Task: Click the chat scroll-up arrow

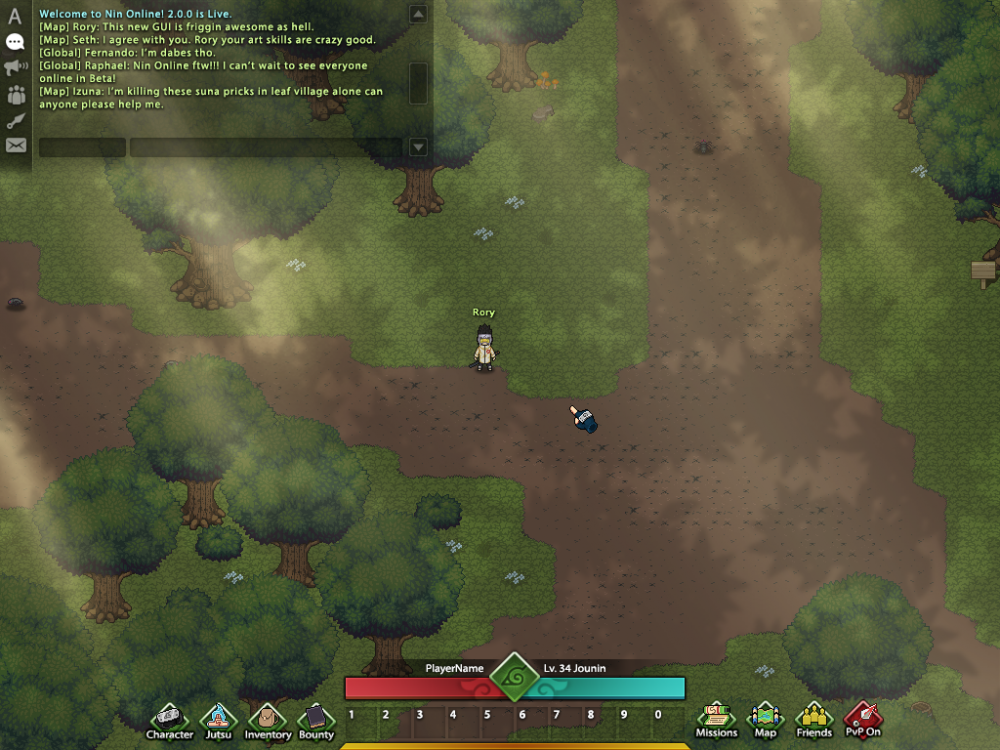Action: [x=418, y=14]
